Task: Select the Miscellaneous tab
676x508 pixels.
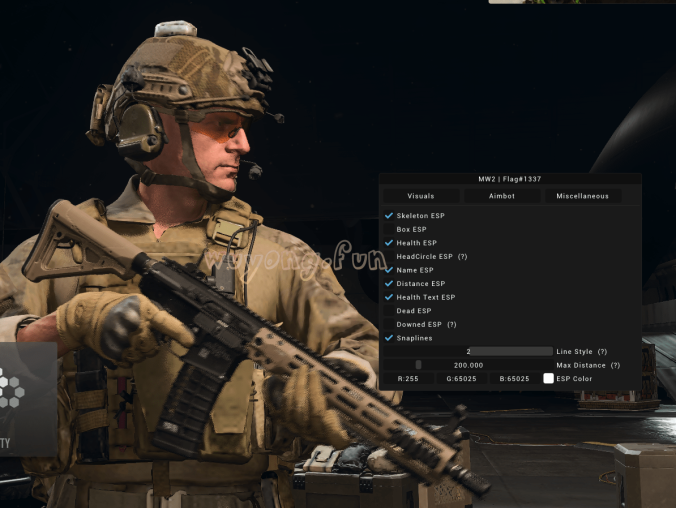Action: point(582,196)
